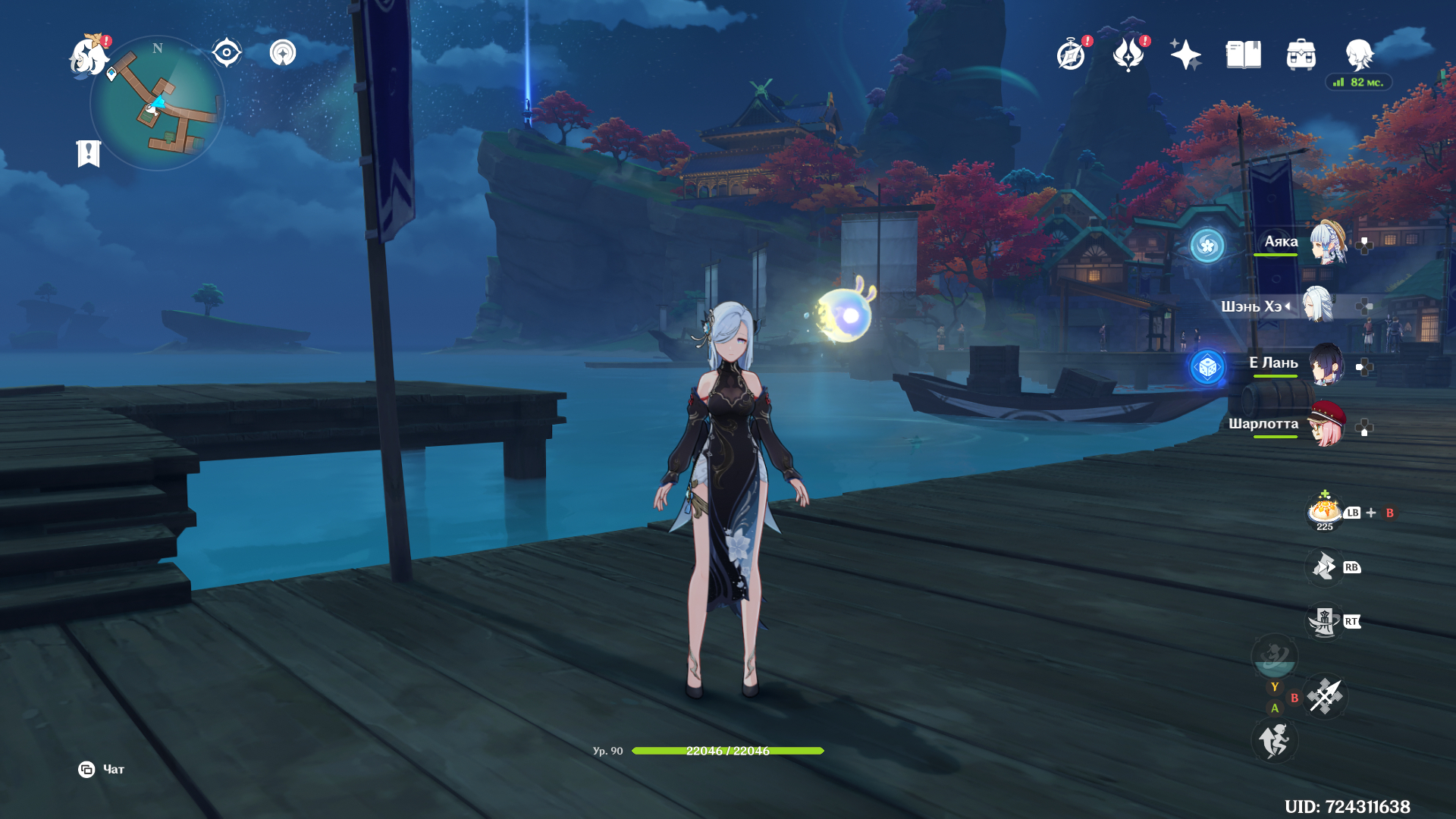This screenshot has width=1456, height=819.
Task: Switch to party member Е Лань
Action: [x=1327, y=365]
